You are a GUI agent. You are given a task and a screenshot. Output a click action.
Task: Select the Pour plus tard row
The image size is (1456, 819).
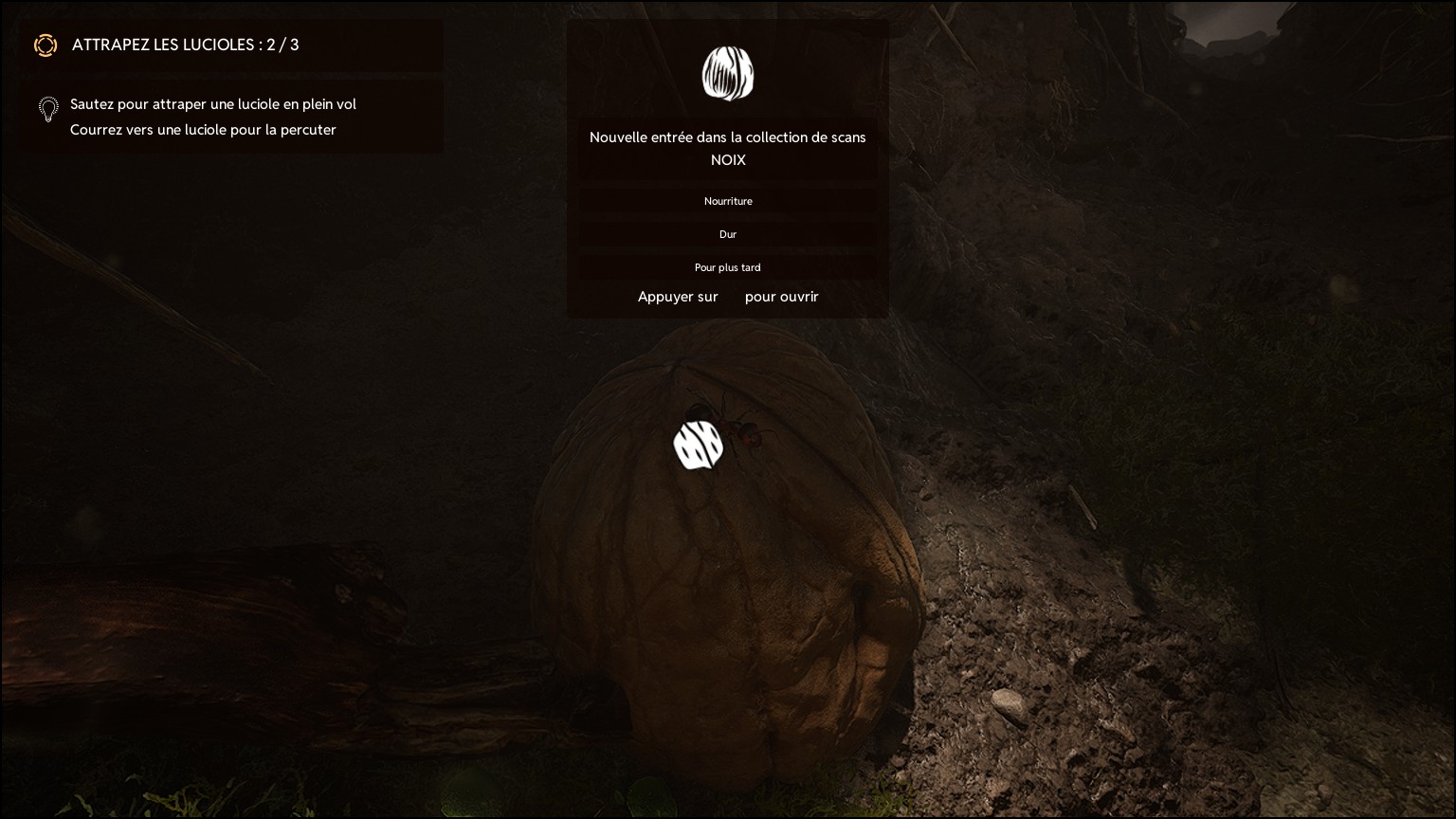(x=728, y=267)
